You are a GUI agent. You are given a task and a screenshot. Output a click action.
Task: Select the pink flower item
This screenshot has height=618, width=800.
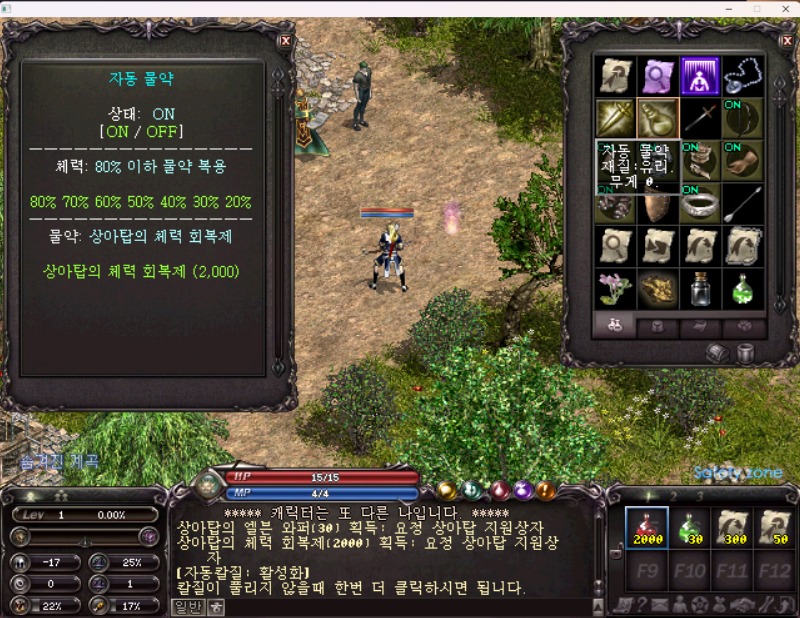pos(615,289)
